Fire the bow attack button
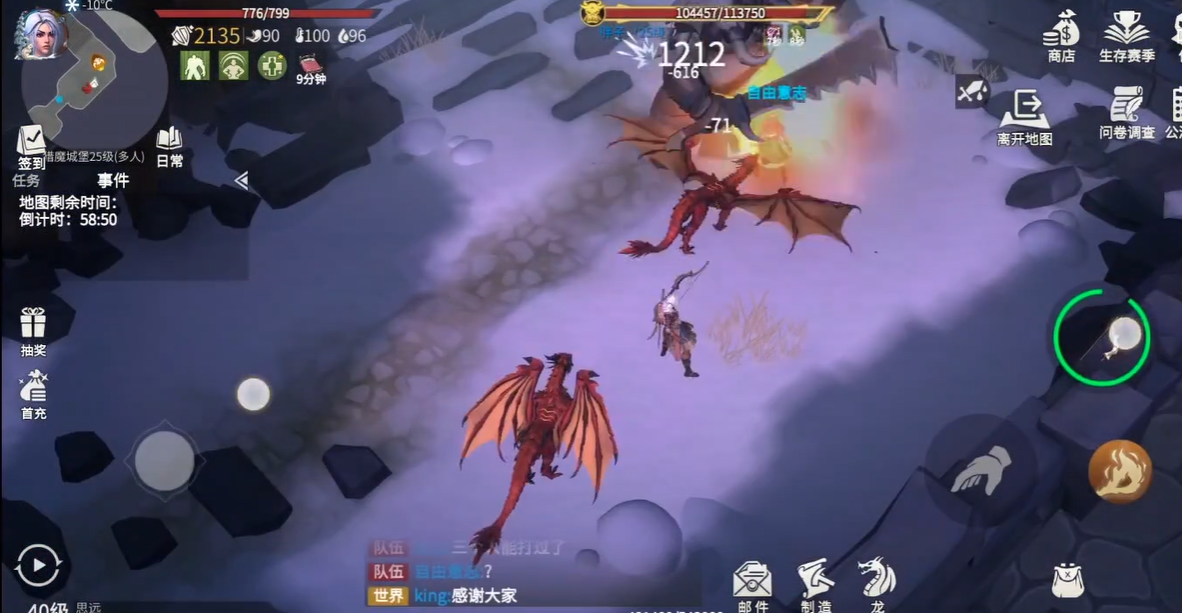Viewport: 1182px width, 613px height. (x=1102, y=338)
